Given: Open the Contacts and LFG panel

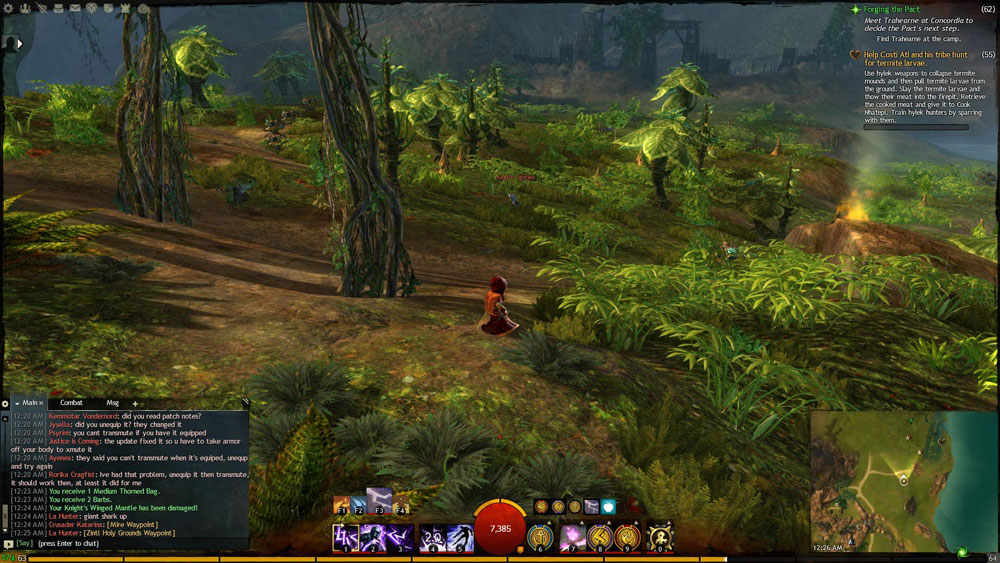Looking at the screenshot, I should [26, 8].
